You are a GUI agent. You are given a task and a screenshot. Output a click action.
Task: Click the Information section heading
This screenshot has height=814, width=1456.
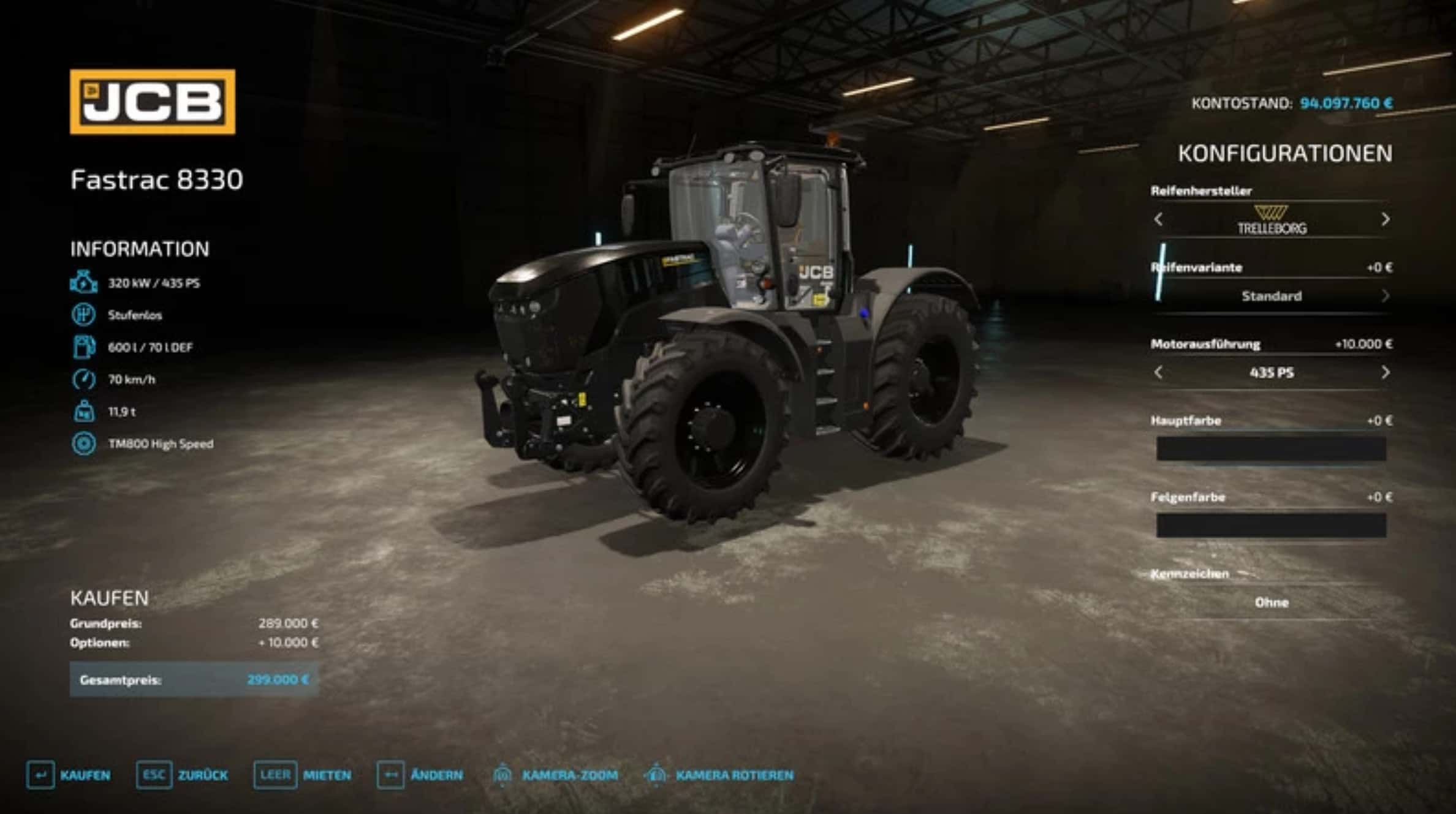(x=140, y=249)
